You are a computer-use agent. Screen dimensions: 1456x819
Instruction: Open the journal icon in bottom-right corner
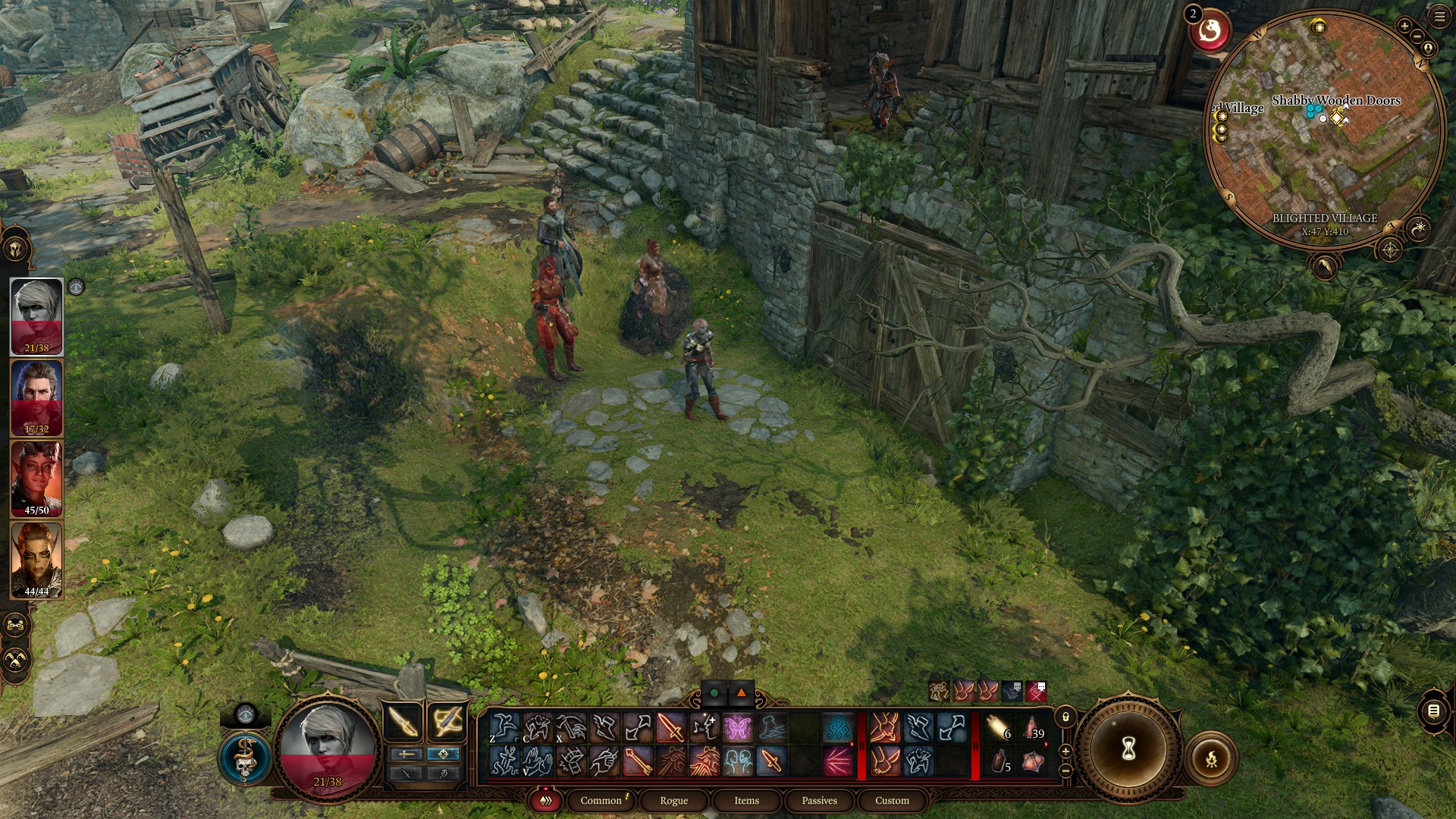tap(1433, 711)
